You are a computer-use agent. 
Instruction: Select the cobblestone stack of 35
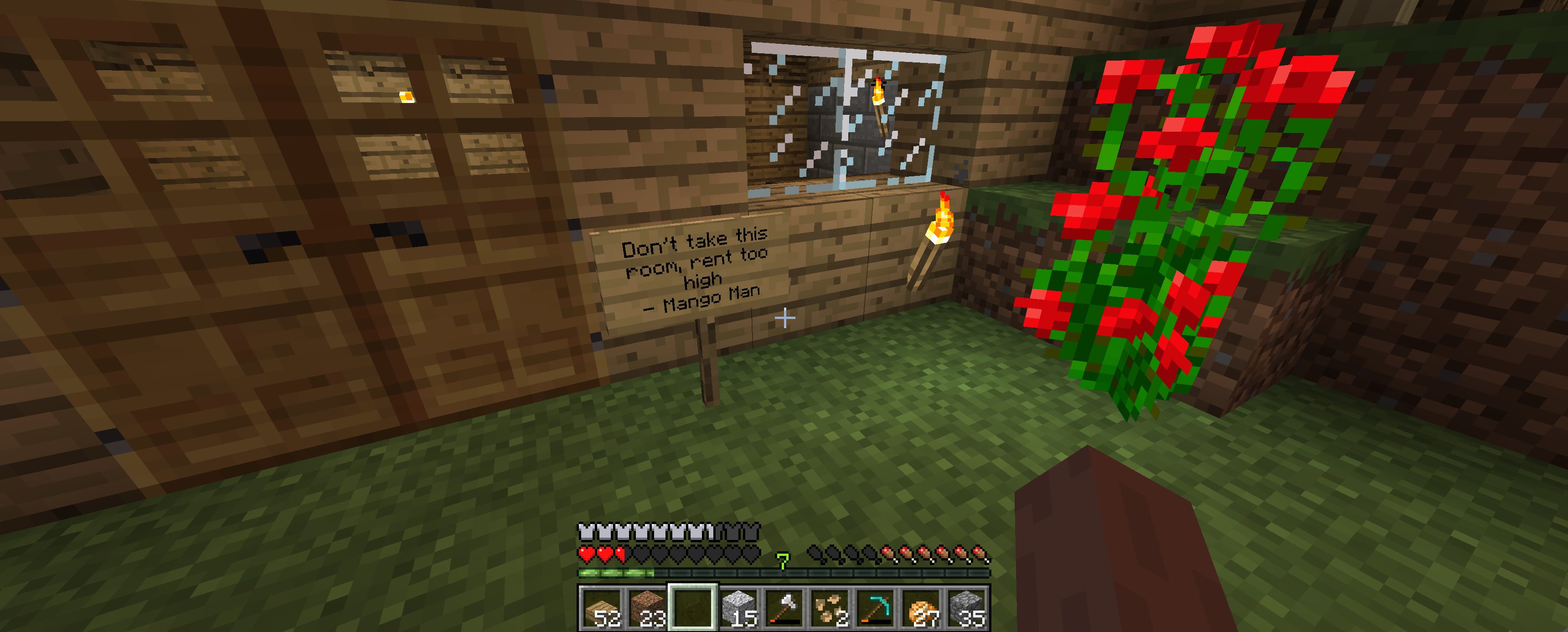coord(967,608)
